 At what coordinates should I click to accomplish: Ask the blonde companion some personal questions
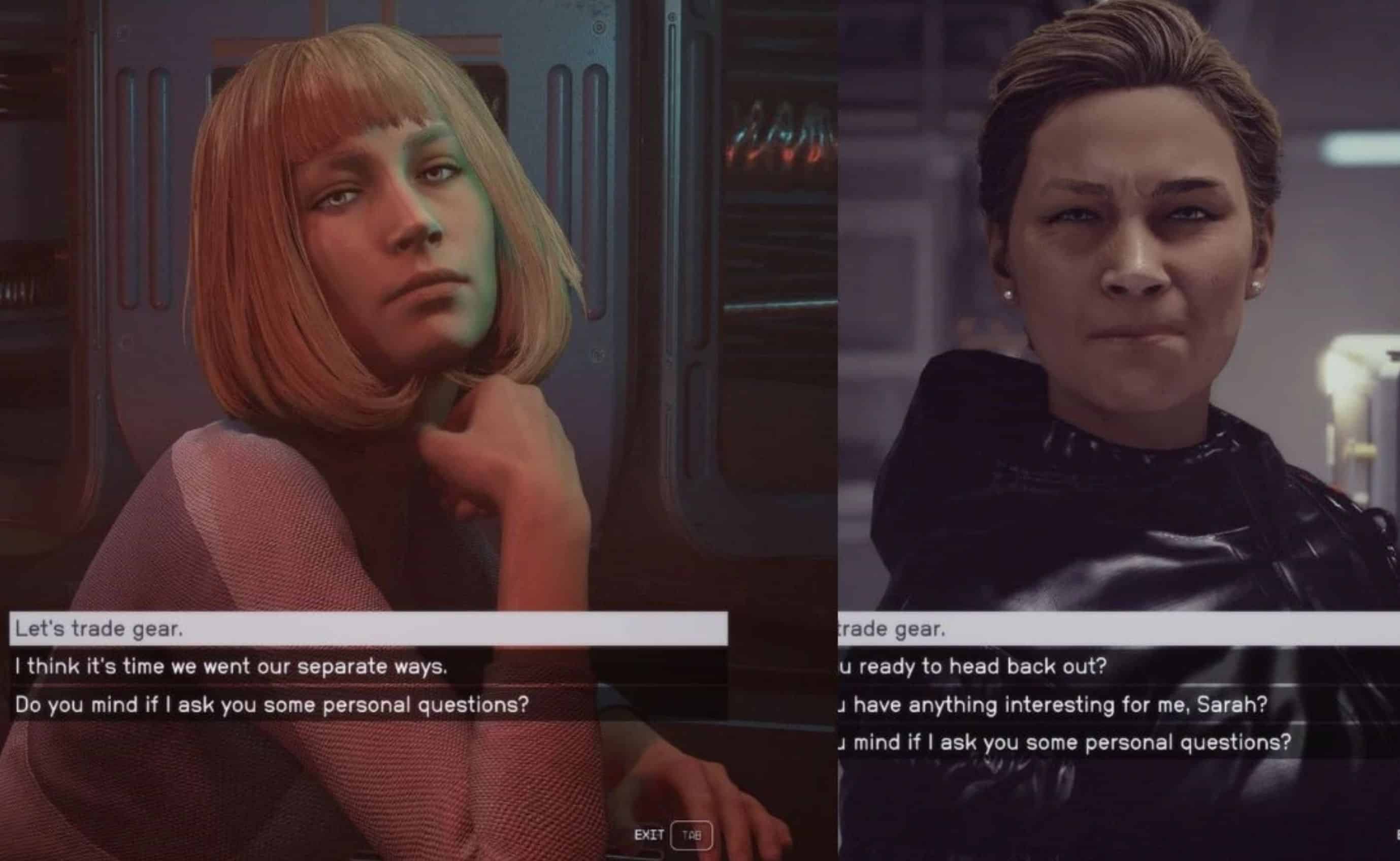click(272, 705)
